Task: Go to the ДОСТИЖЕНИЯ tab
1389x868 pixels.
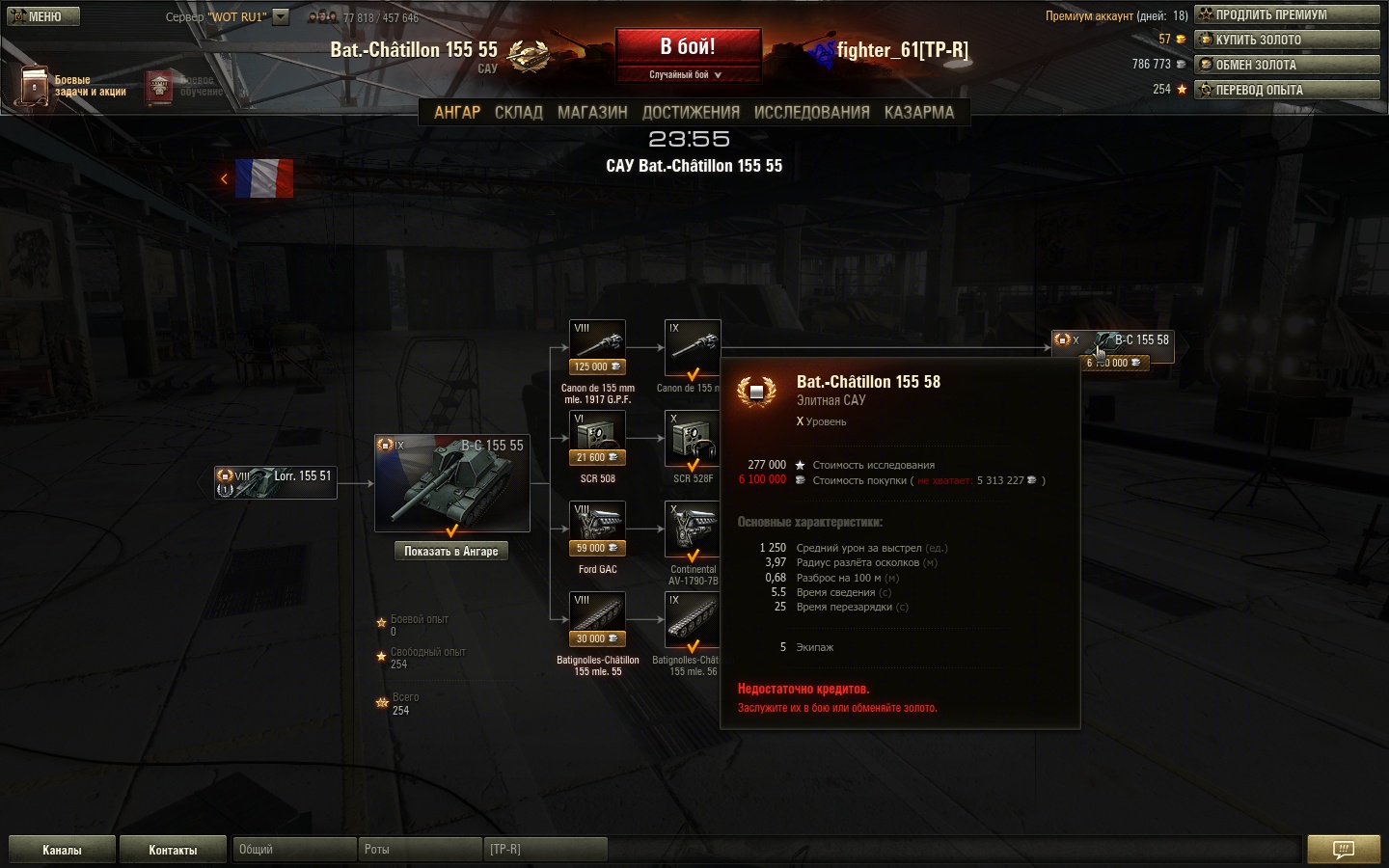Action: coord(691,112)
